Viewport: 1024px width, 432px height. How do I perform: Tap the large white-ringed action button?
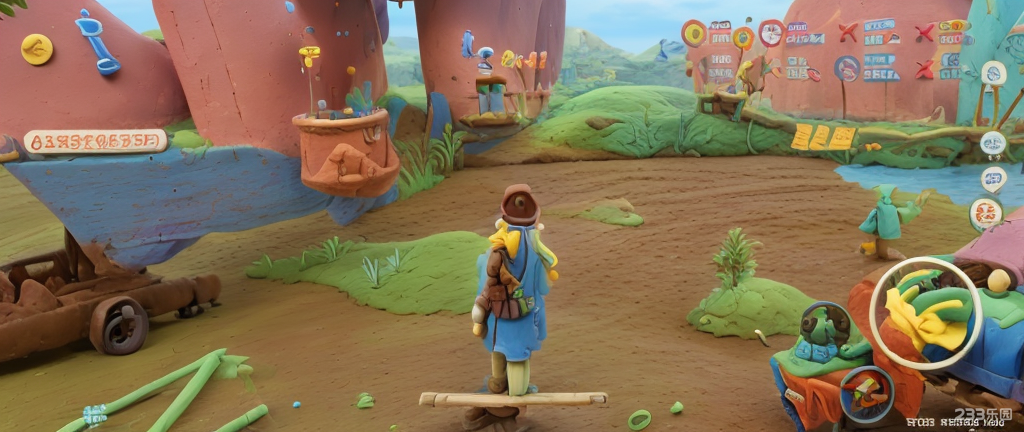(926, 313)
